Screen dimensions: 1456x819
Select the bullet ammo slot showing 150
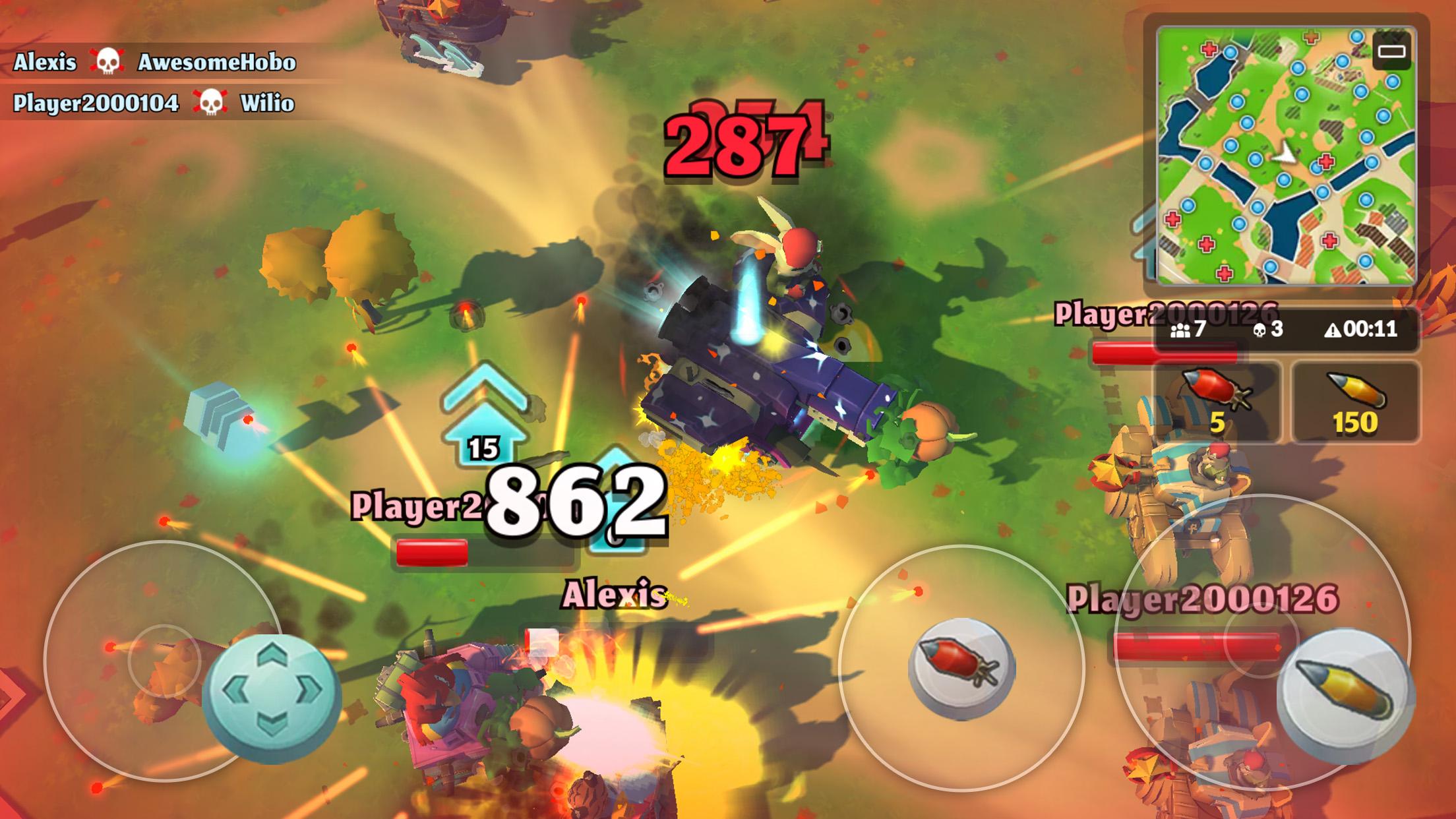point(1355,402)
